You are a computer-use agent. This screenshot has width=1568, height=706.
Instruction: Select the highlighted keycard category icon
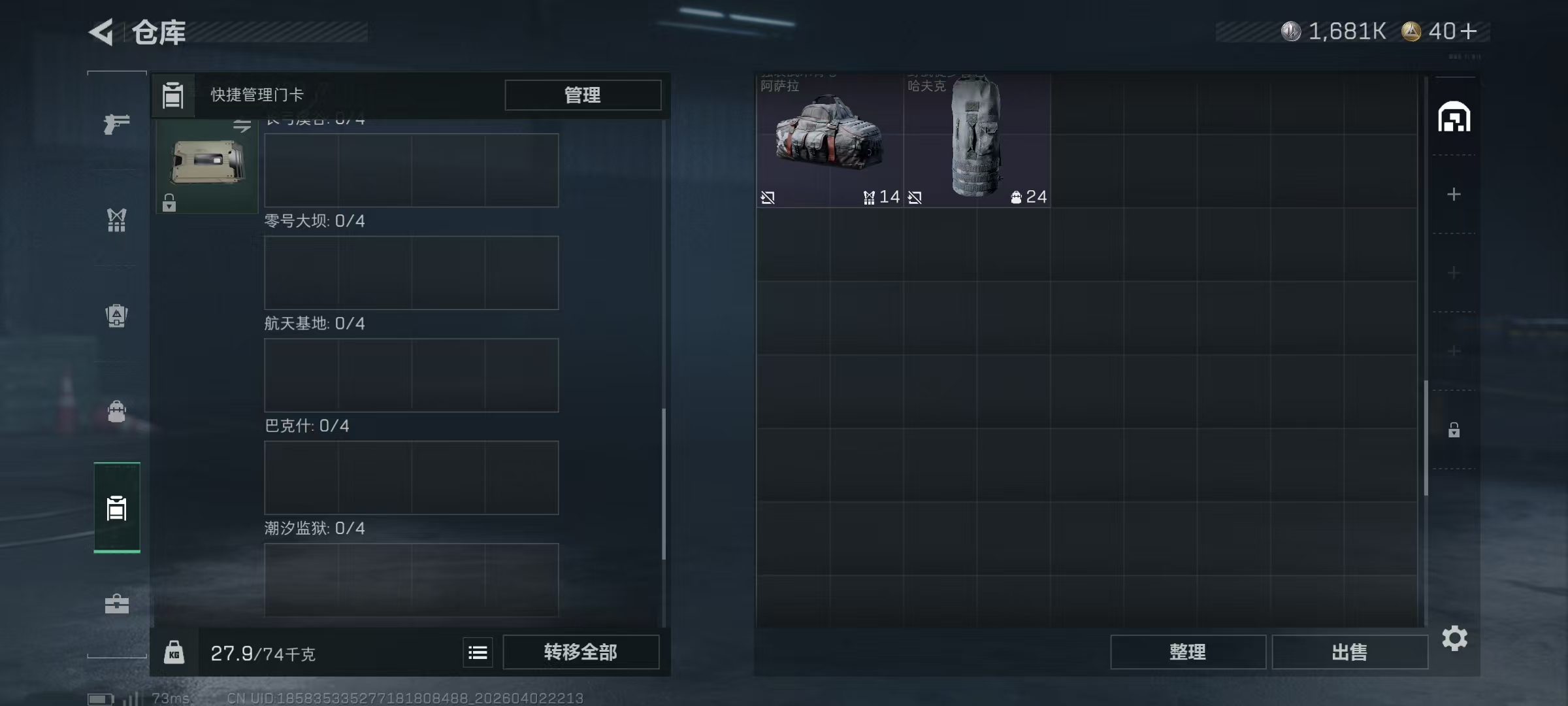pyautogui.click(x=116, y=508)
